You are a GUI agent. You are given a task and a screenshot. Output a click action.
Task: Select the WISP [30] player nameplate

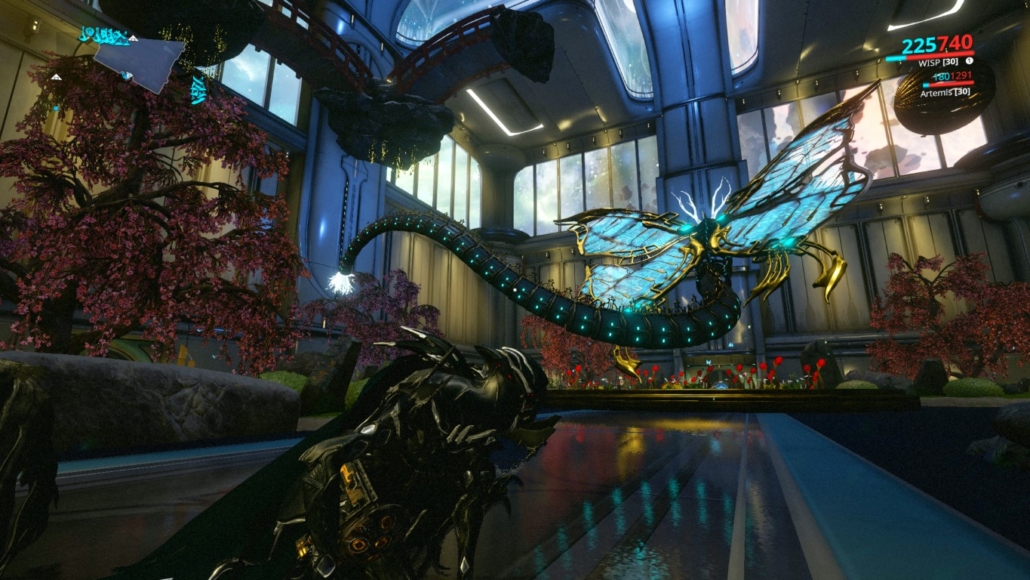click(938, 62)
